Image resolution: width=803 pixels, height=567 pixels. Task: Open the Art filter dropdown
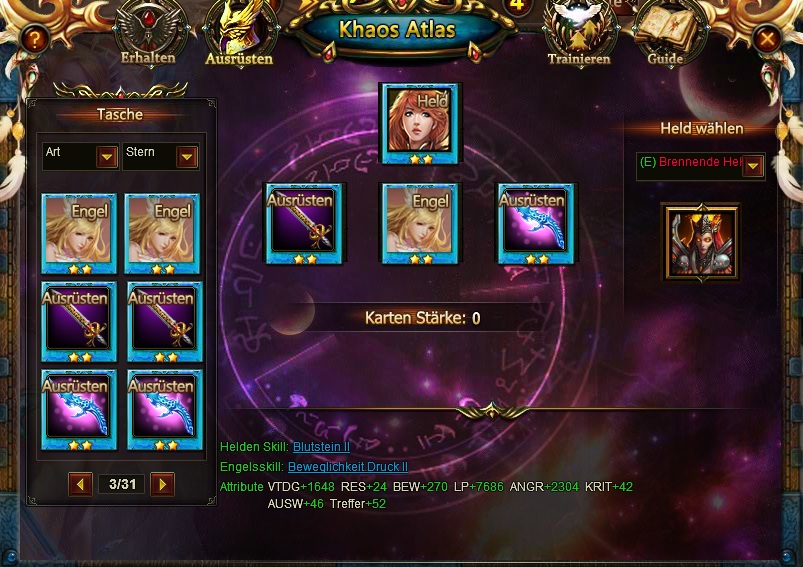click(x=107, y=157)
